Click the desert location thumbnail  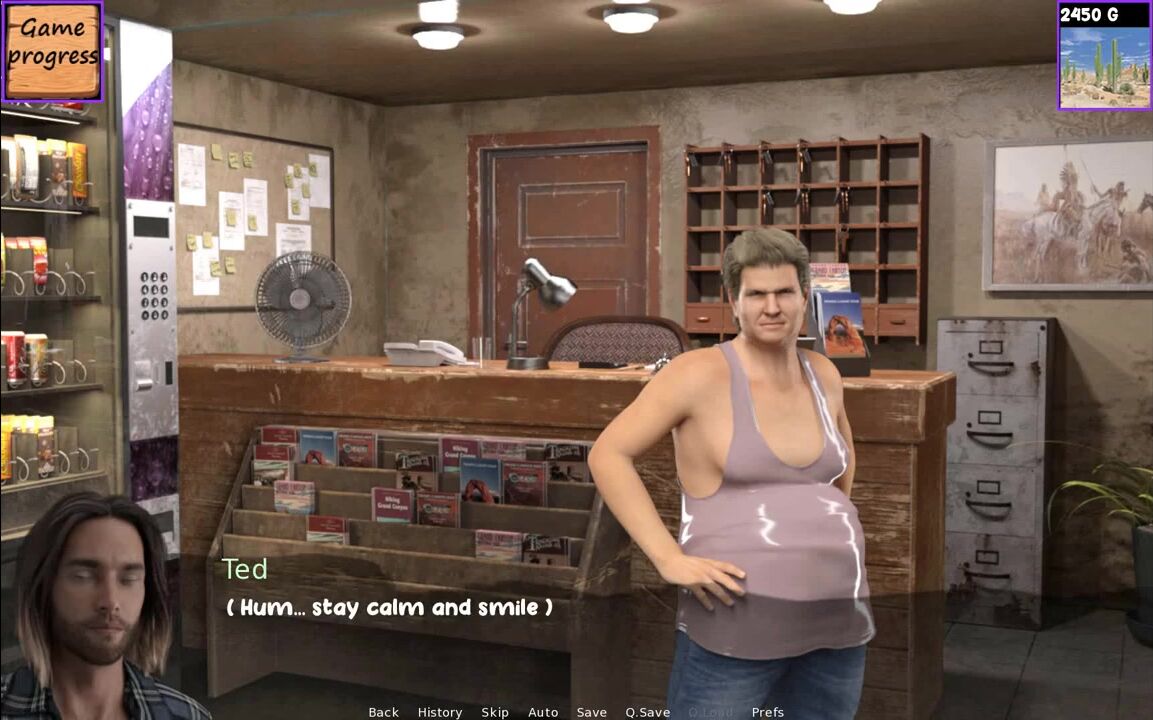tap(1104, 66)
